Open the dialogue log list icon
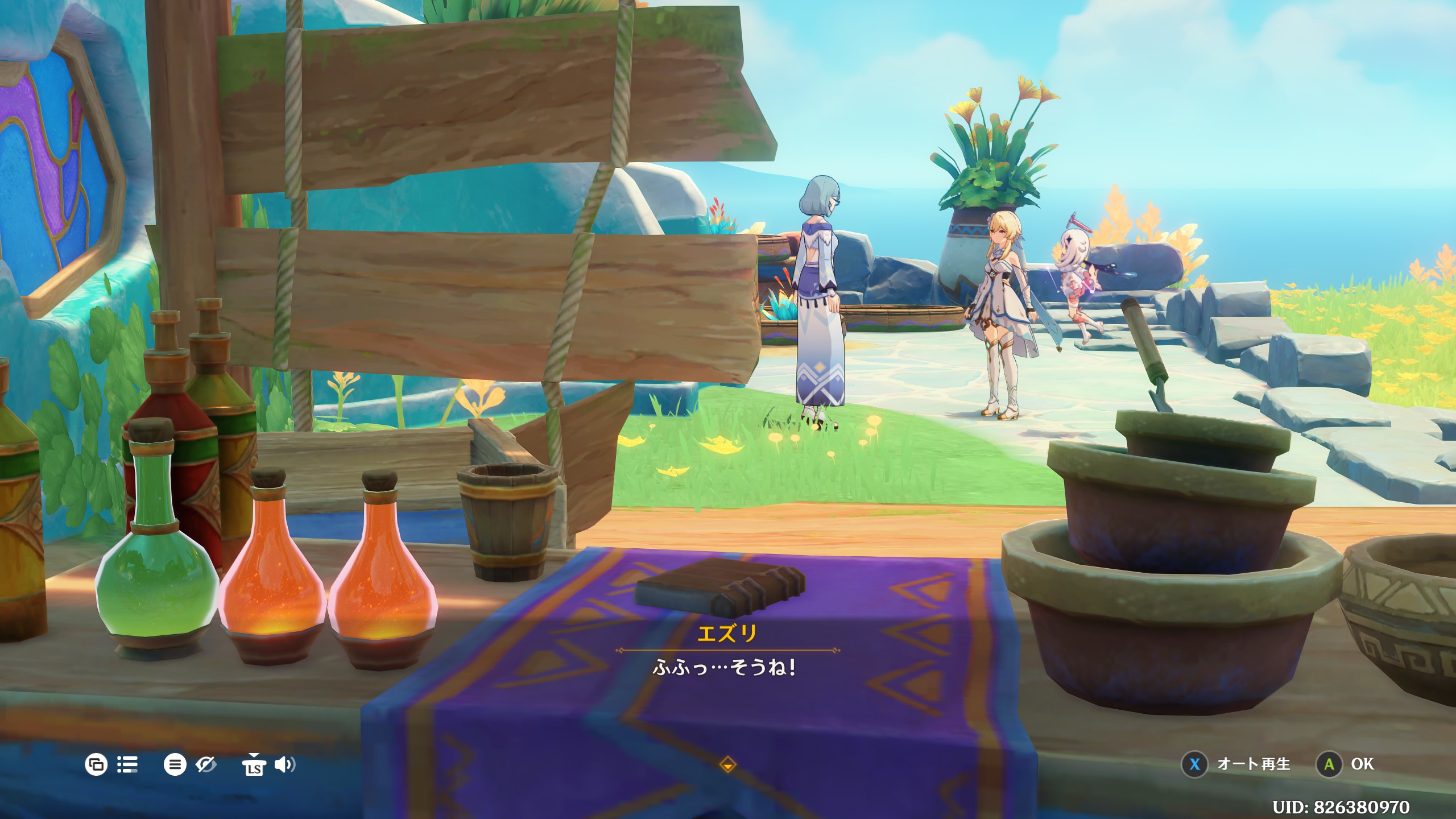1456x819 pixels. (127, 764)
